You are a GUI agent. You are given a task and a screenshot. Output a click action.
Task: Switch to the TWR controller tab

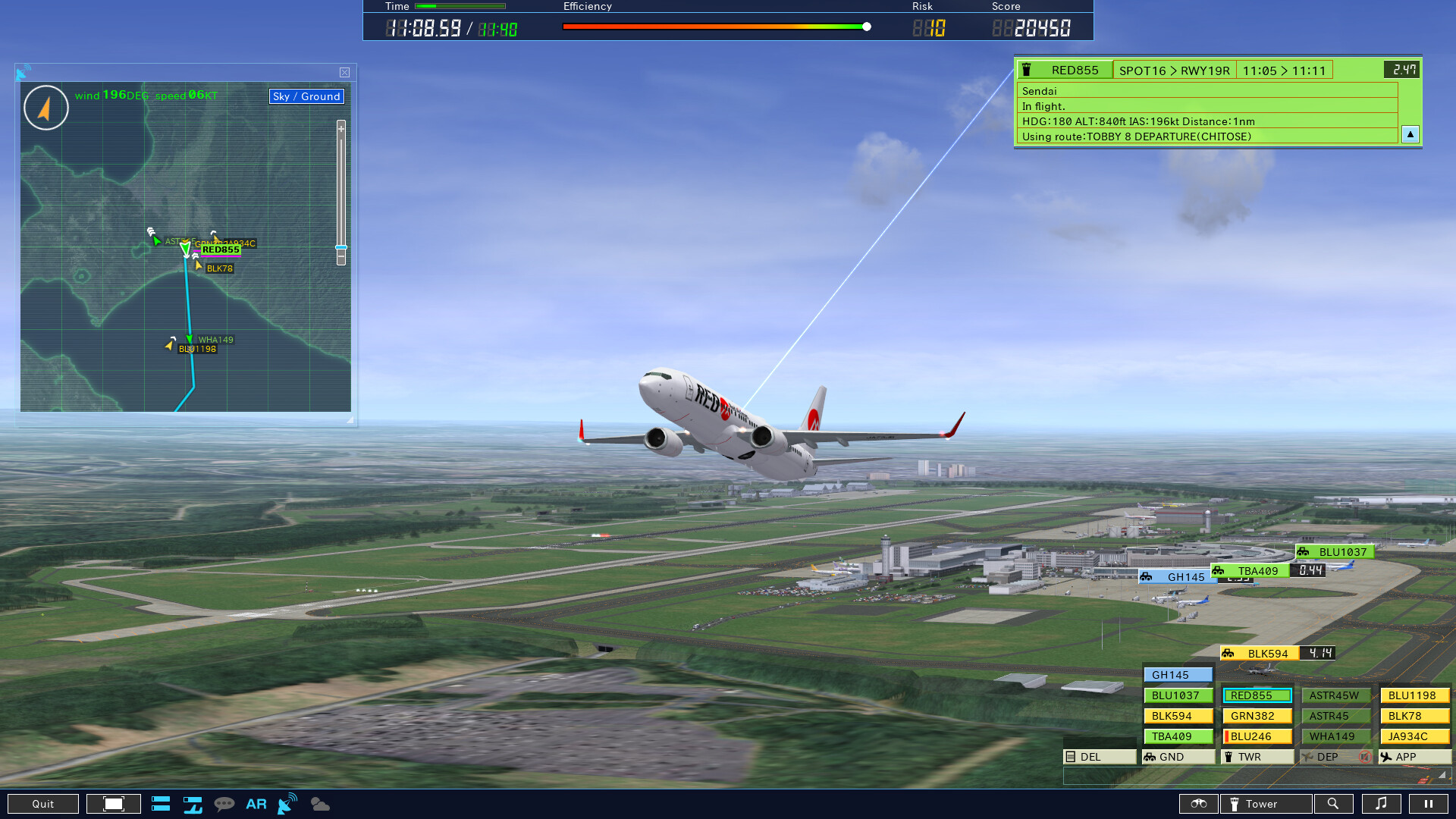coord(1256,756)
